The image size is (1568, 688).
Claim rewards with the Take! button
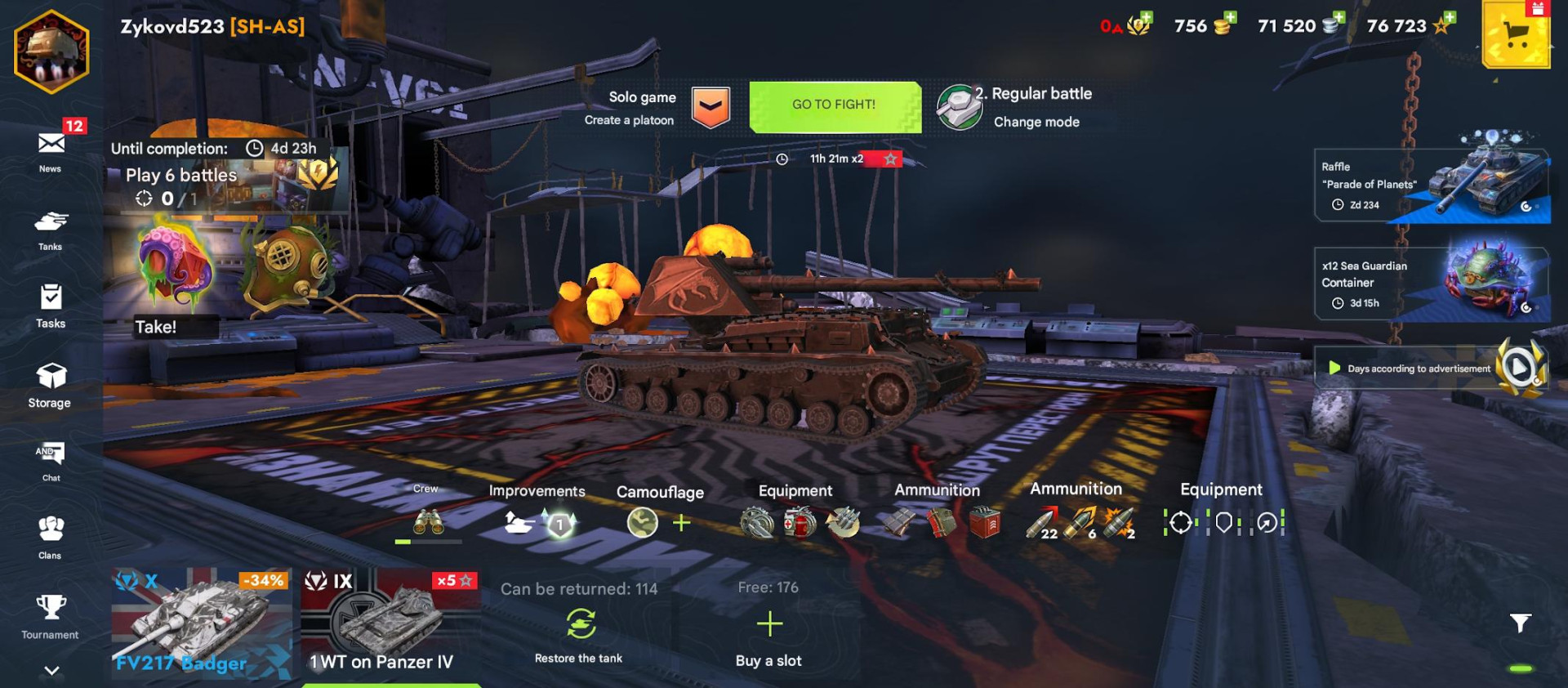click(x=157, y=326)
